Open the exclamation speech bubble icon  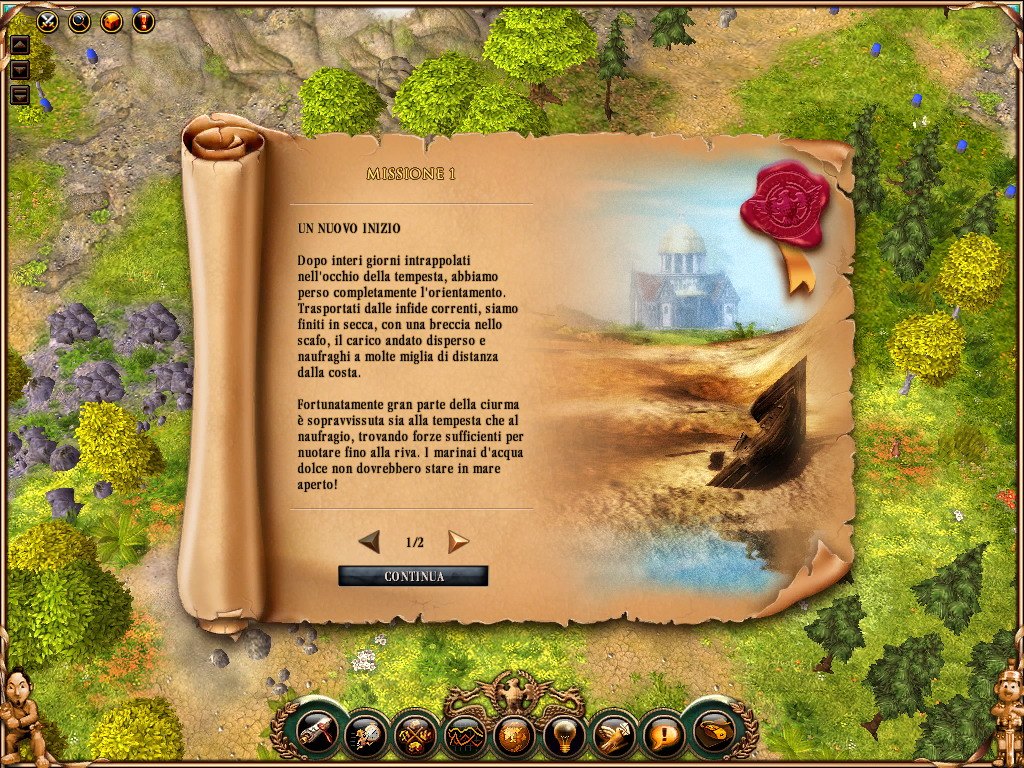(660, 737)
